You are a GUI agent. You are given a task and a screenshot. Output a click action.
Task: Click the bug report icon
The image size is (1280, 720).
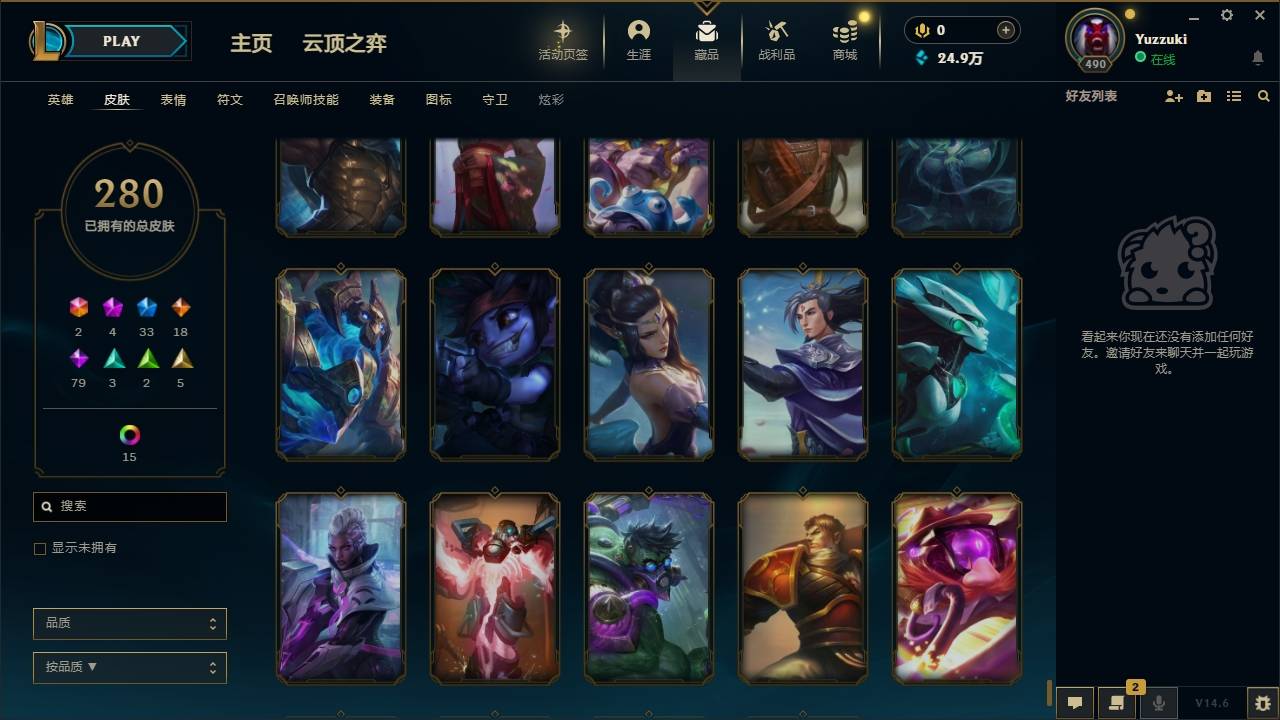pyautogui.click(x=1262, y=702)
